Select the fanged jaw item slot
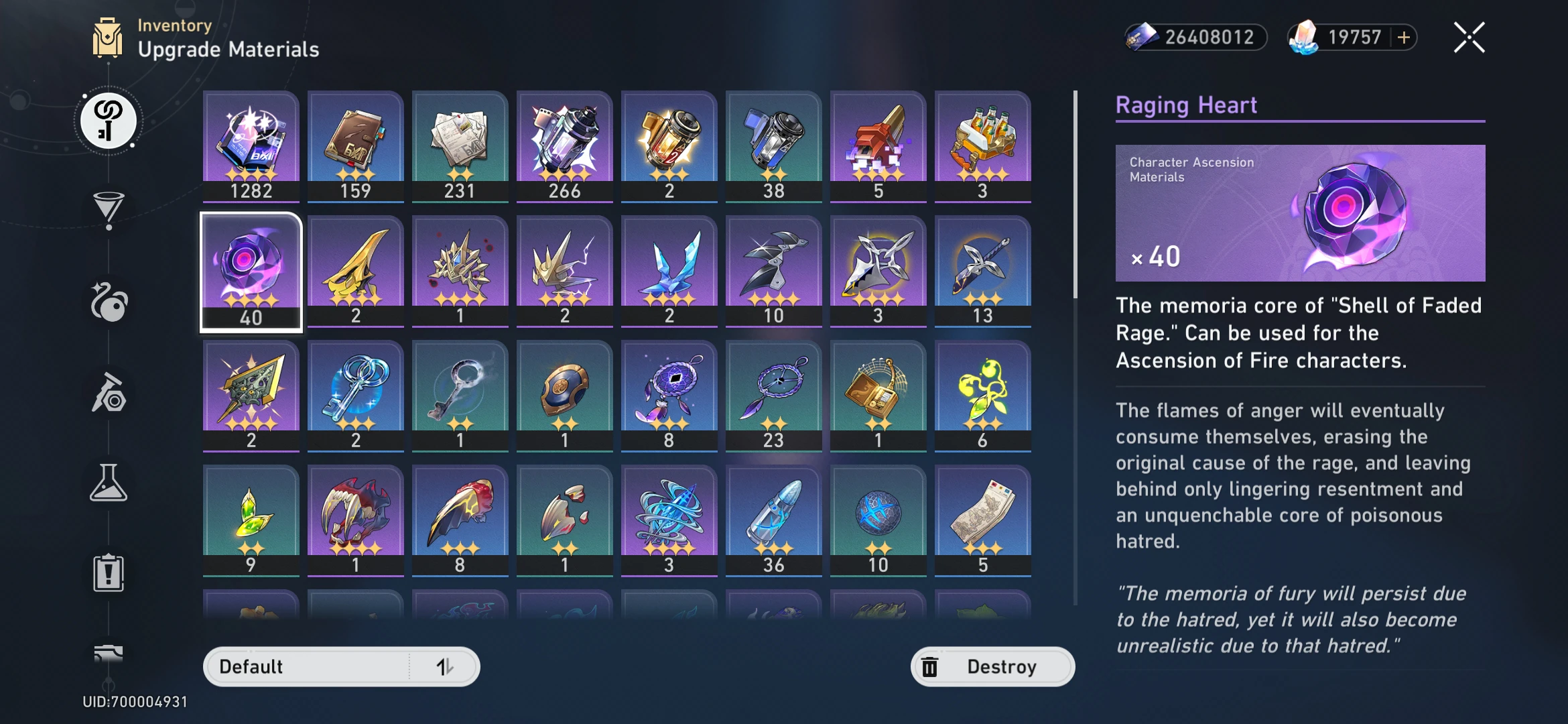This screenshot has height=724, width=1568. (x=356, y=520)
